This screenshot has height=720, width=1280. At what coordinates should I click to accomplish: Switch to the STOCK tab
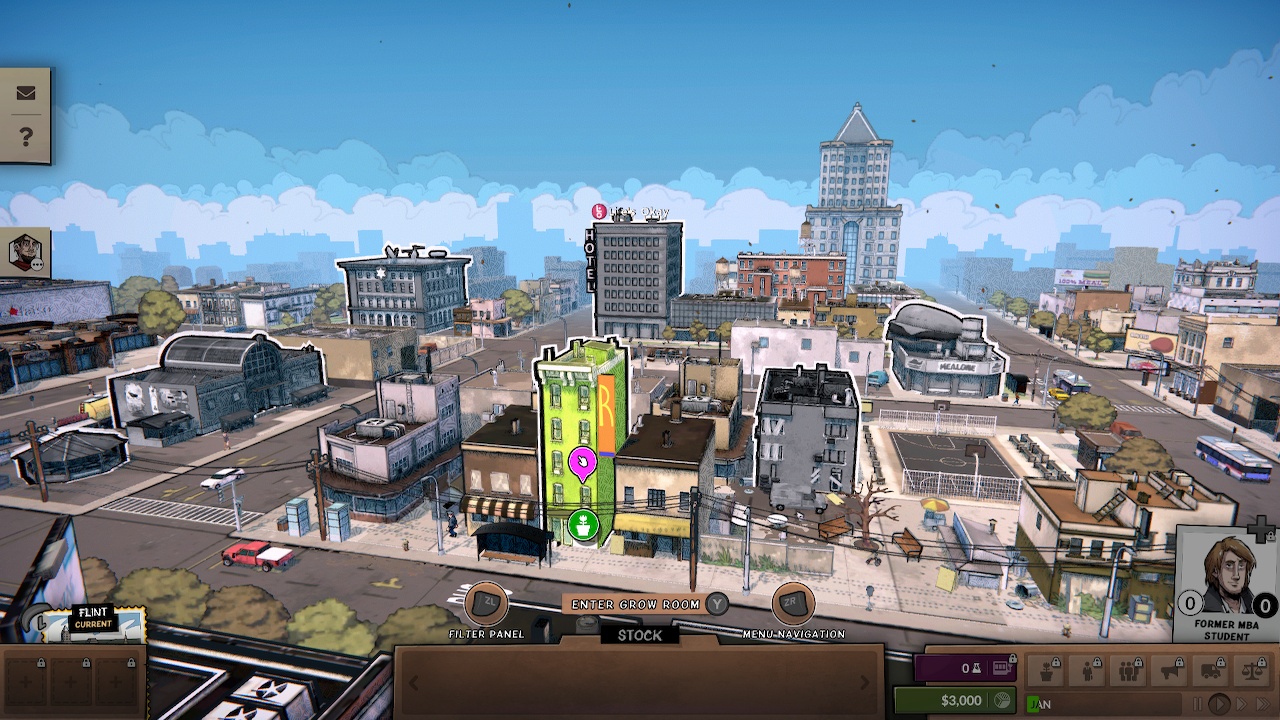(638, 635)
